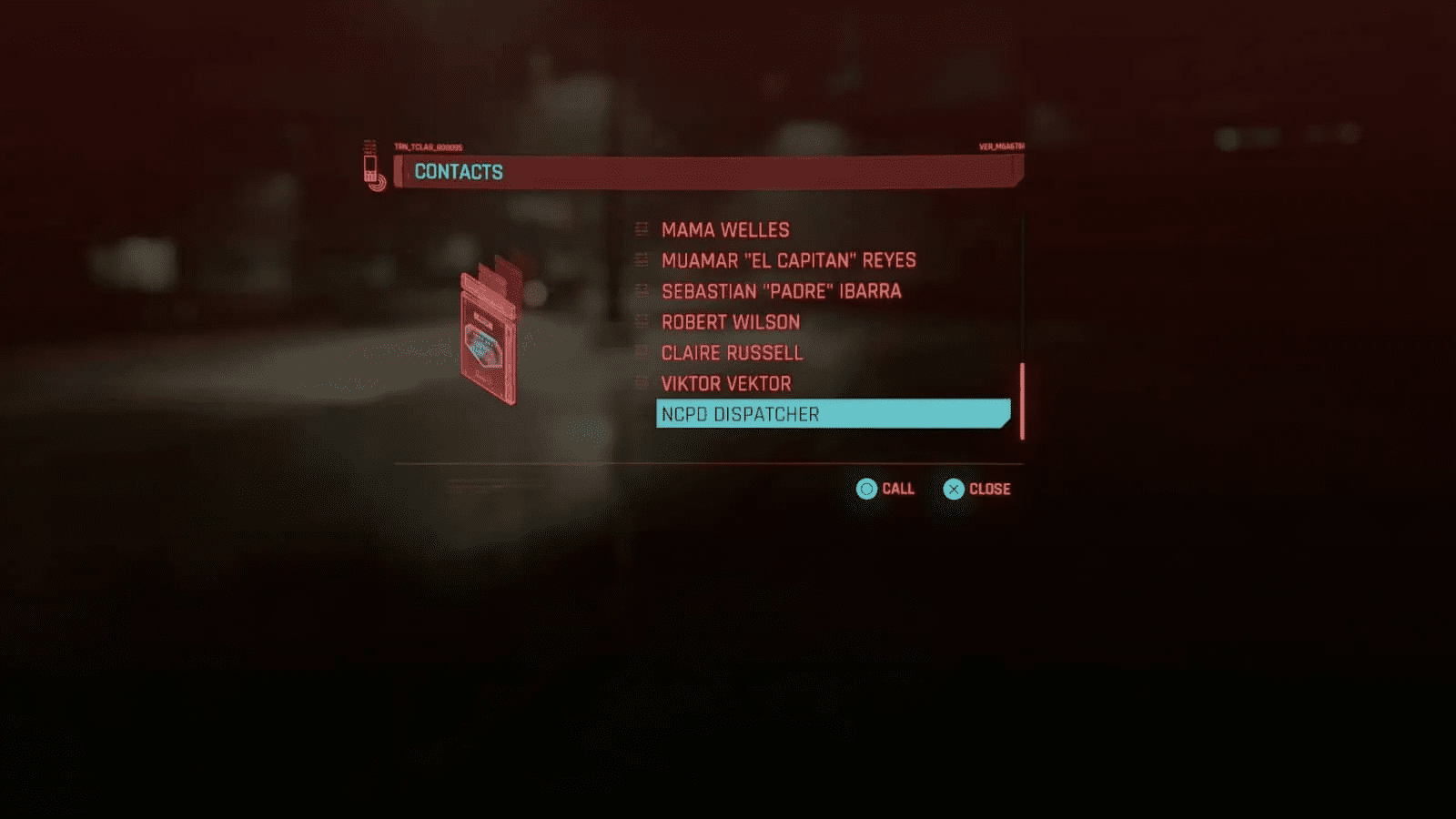Click the contact icon for Sebastian "Padre" Ibarra
1456x819 pixels.
[x=641, y=291]
